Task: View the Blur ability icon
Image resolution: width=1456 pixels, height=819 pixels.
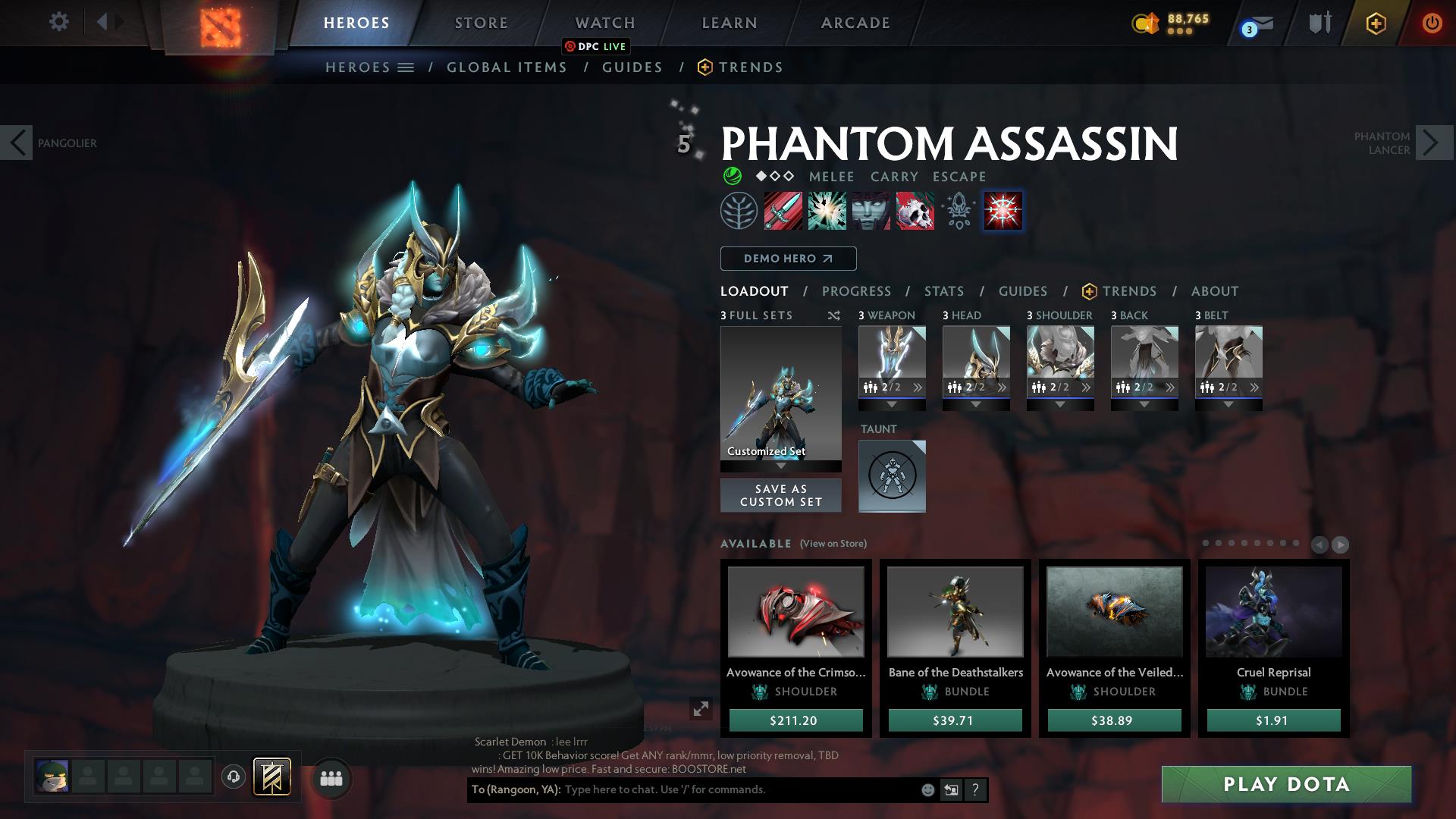Action: (x=870, y=211)
